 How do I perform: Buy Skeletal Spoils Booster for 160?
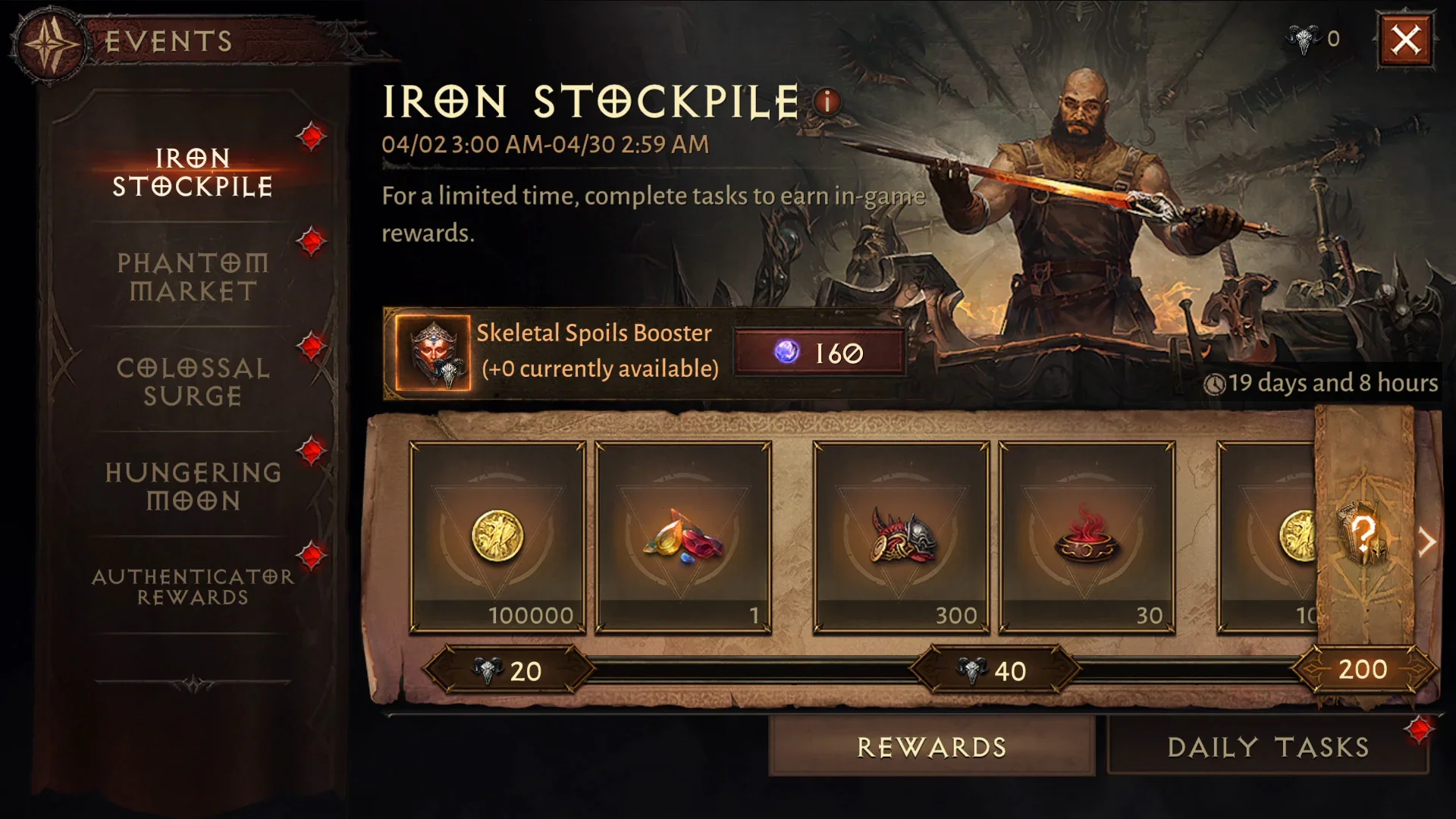pos(820,353)
